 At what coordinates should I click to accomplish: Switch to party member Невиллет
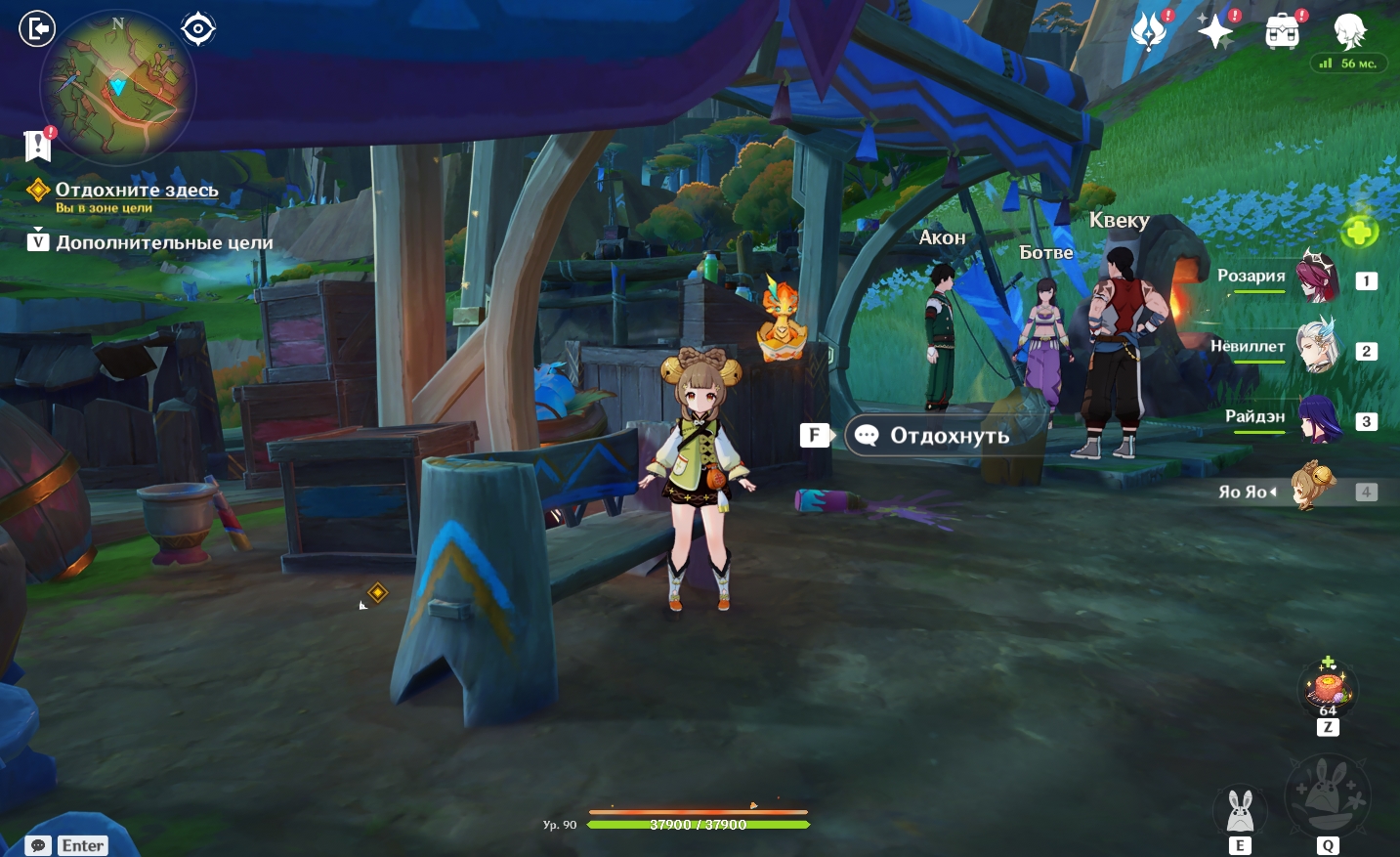(x=1316, y=347)
